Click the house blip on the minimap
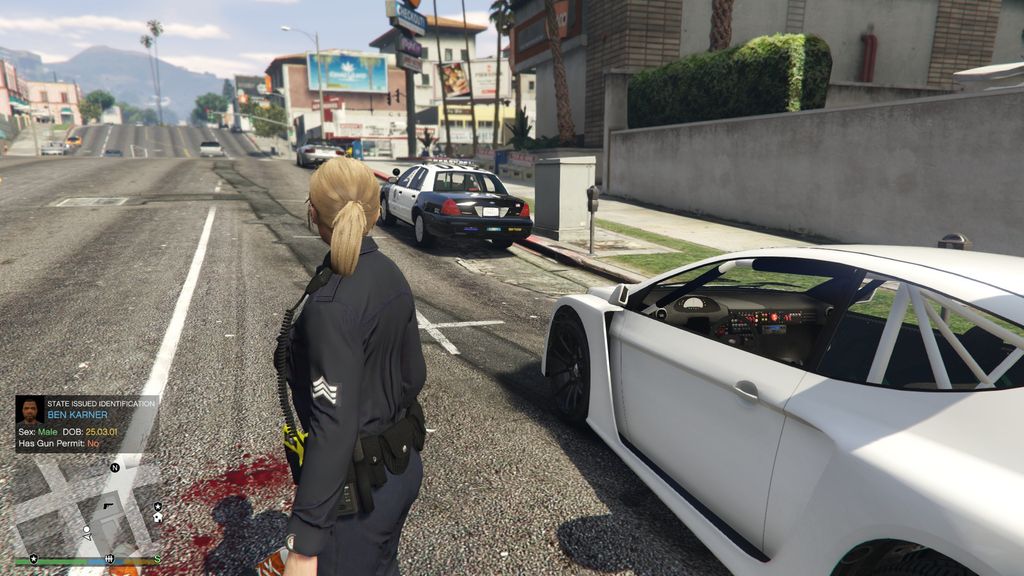1024x576 pixels. tap(158, 519)
